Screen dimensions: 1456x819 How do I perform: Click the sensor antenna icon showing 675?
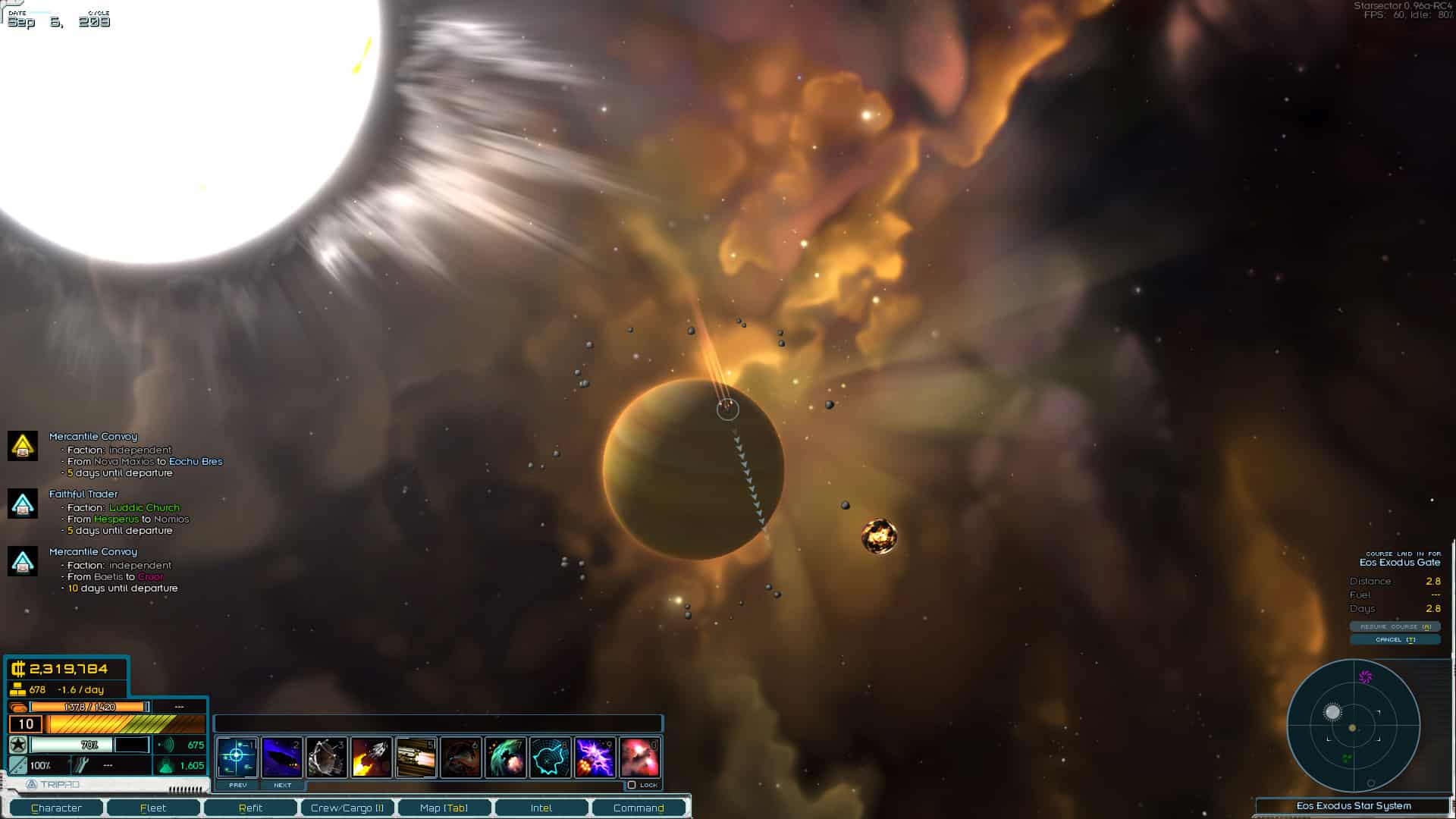pos(167,745)
